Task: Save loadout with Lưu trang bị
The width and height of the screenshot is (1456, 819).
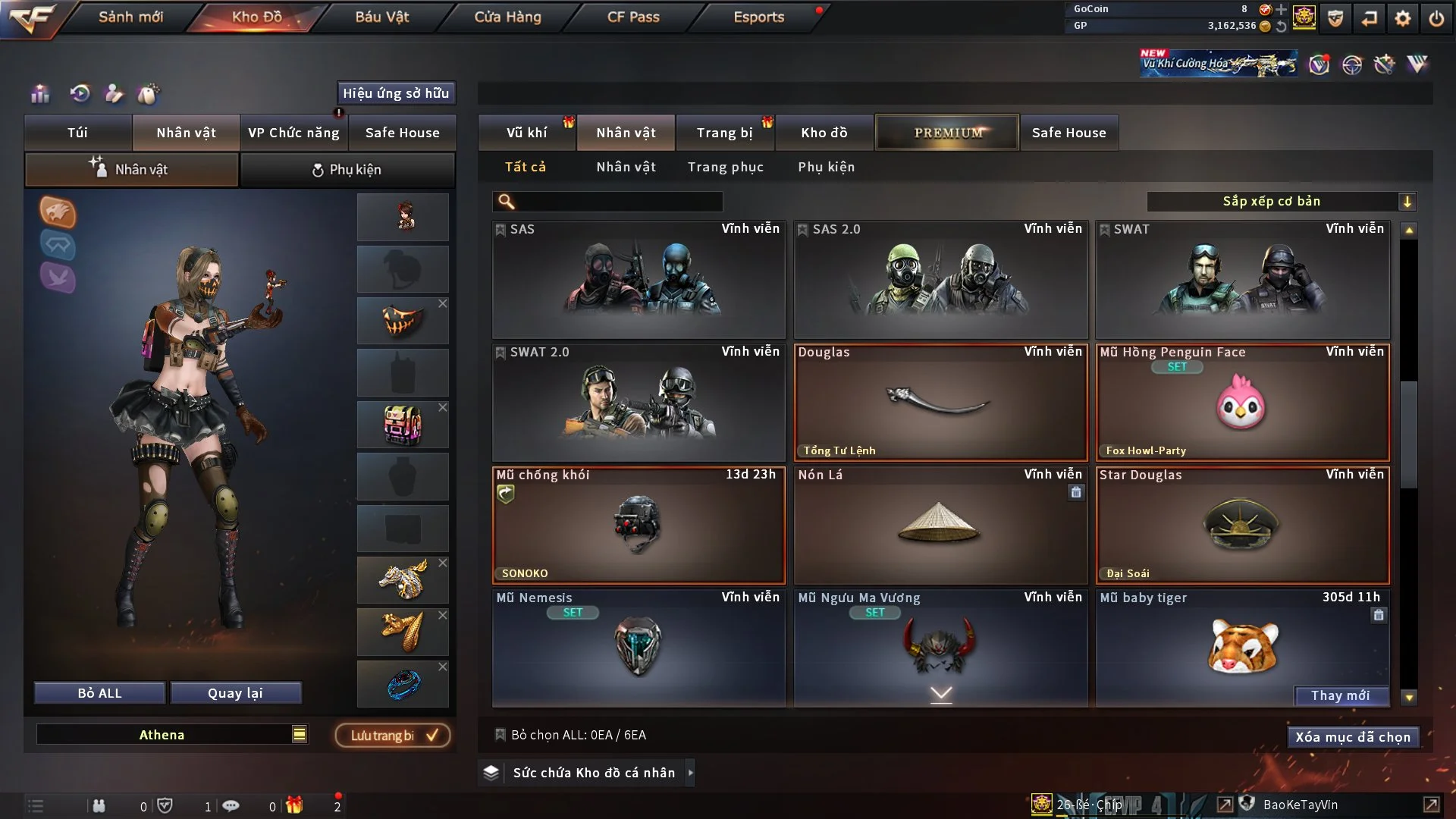Action: click(393, 735)
